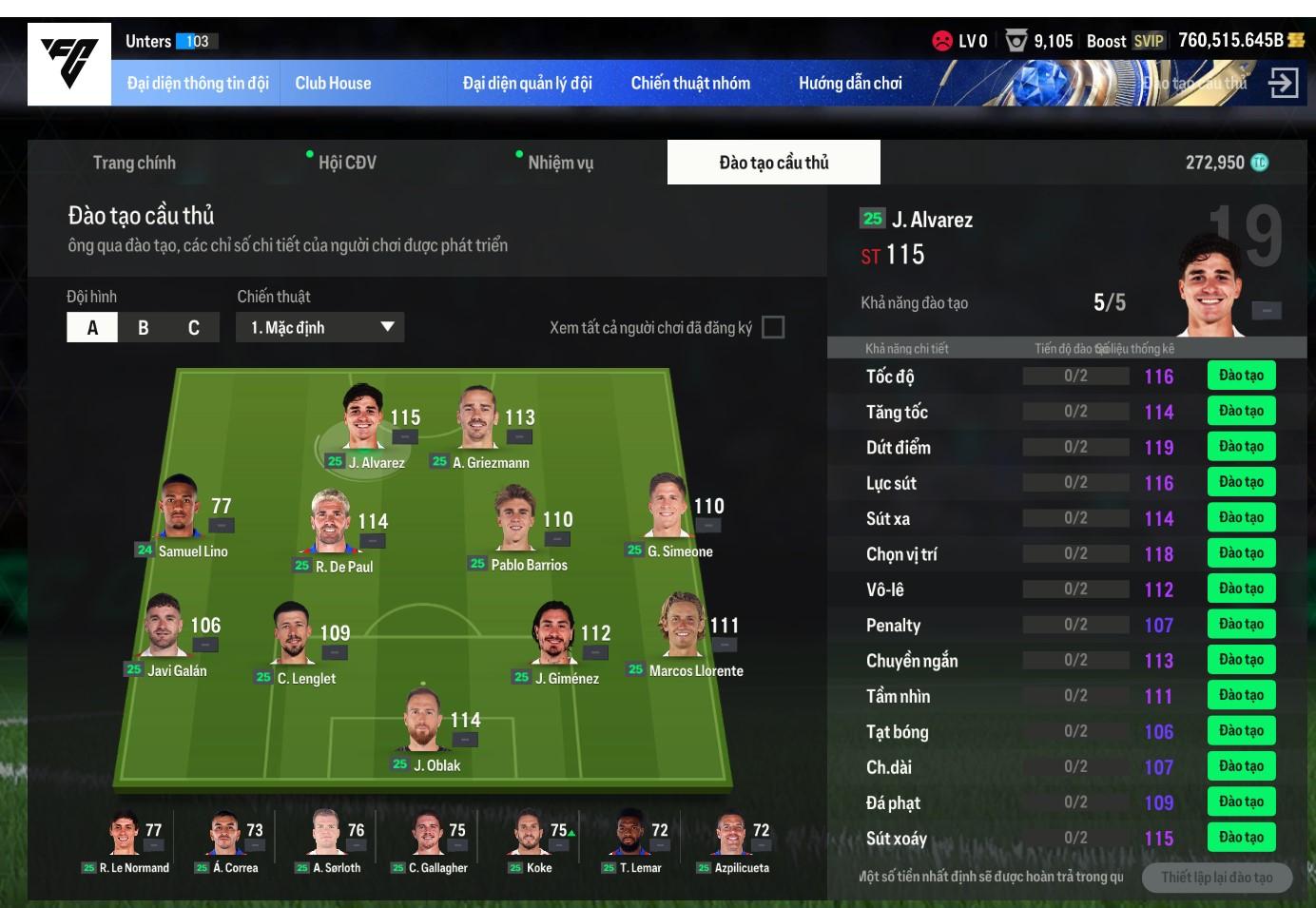The width and height of the screenshot is (1316, 908).
Task: Reset training with Thiết lập lại đào tạo
Action: pos(1216,877)
